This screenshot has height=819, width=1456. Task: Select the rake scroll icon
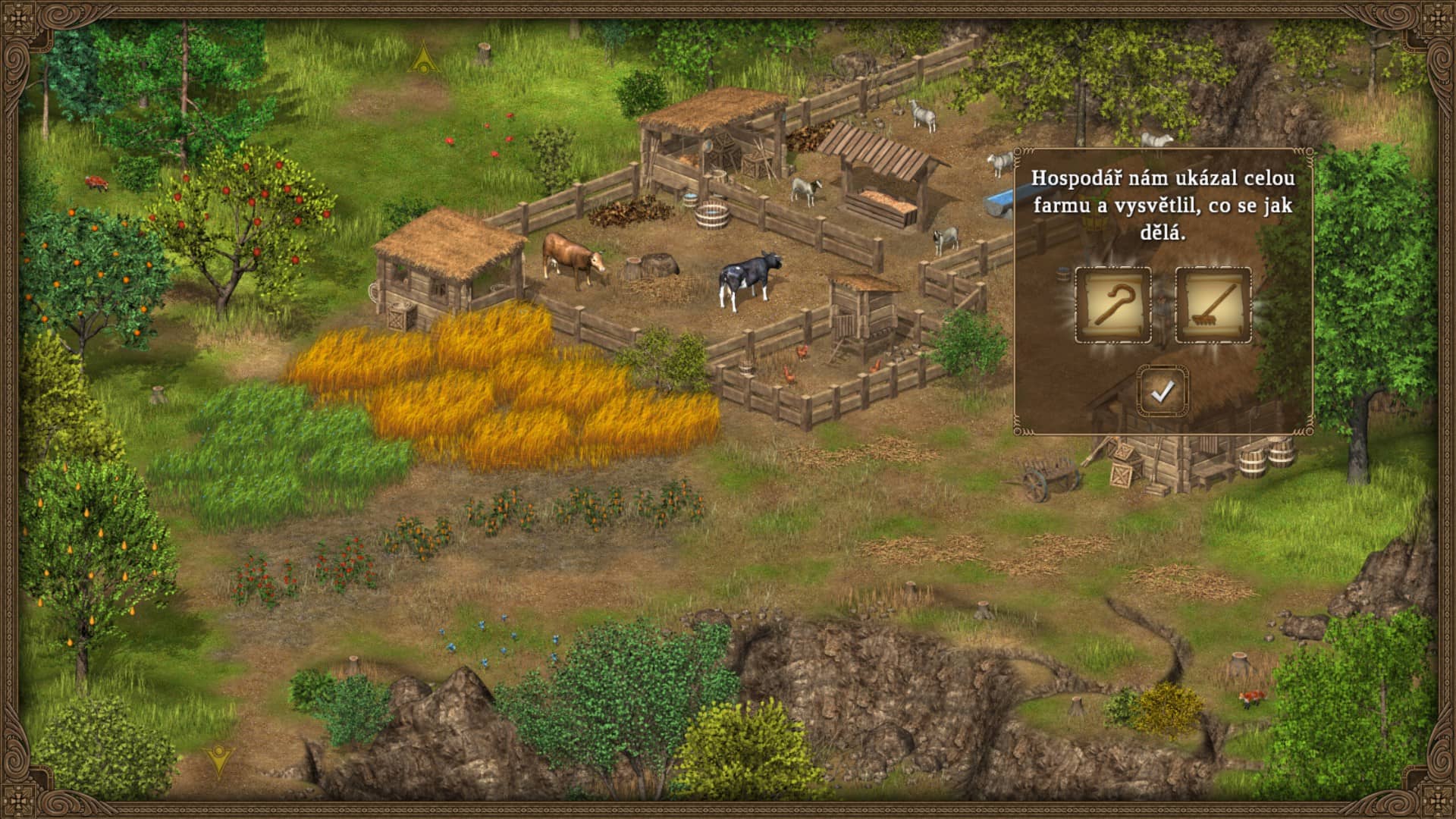click(1213, 306)
